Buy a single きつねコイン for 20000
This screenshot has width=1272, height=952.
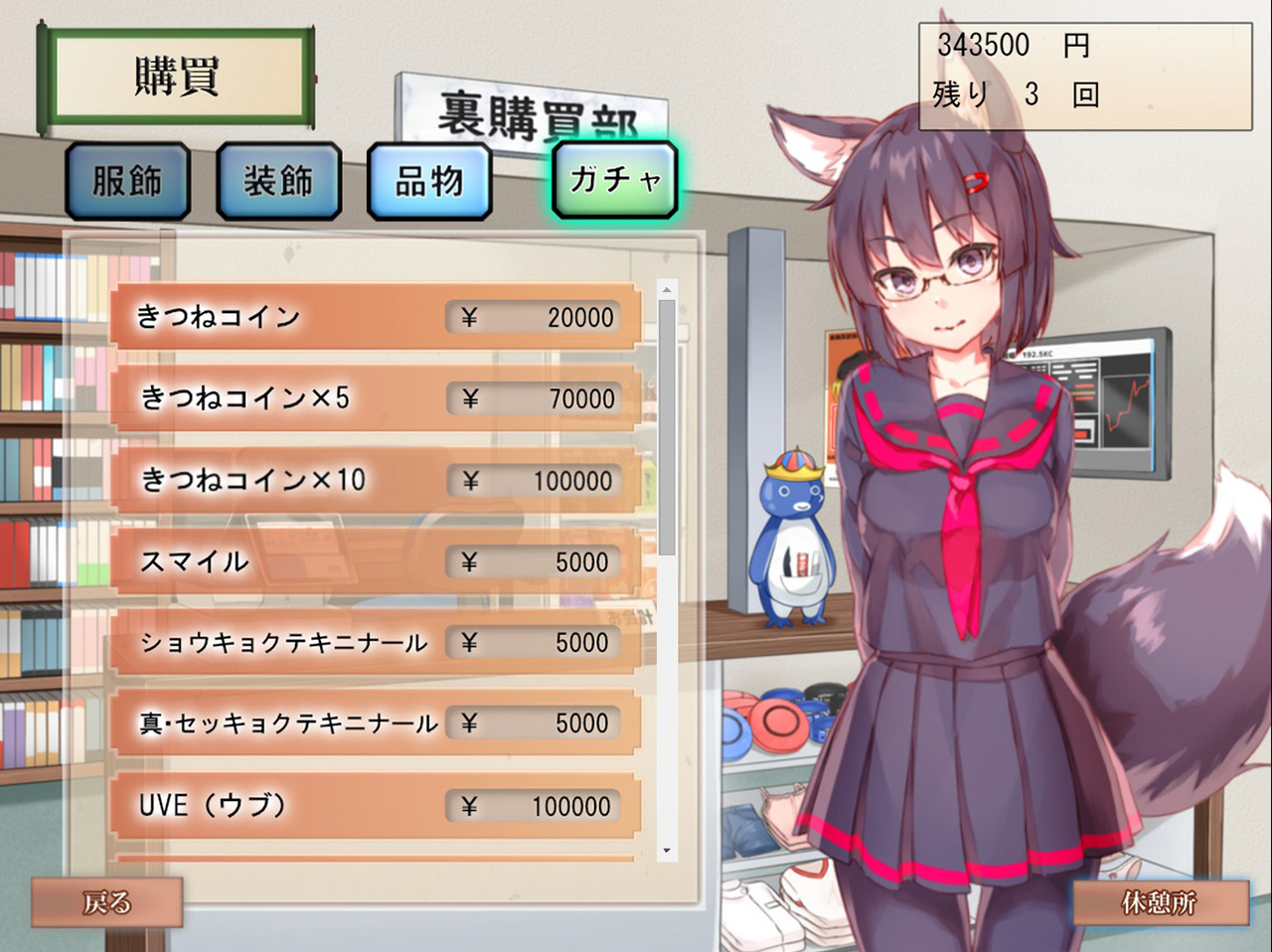click(x=376, y=317)
